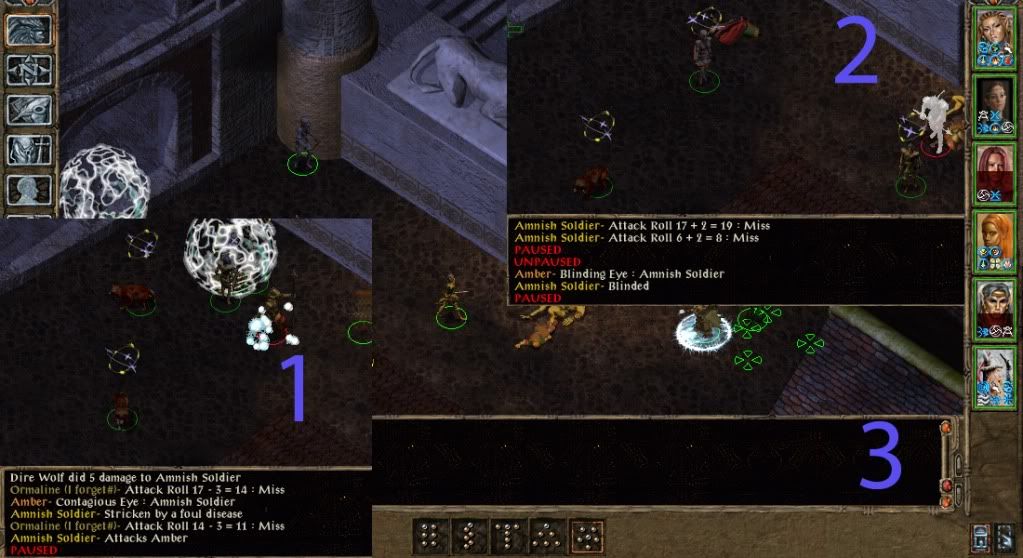Choose the T-shaped formation button
The image size is (1023, 558).
pos(508,537)
